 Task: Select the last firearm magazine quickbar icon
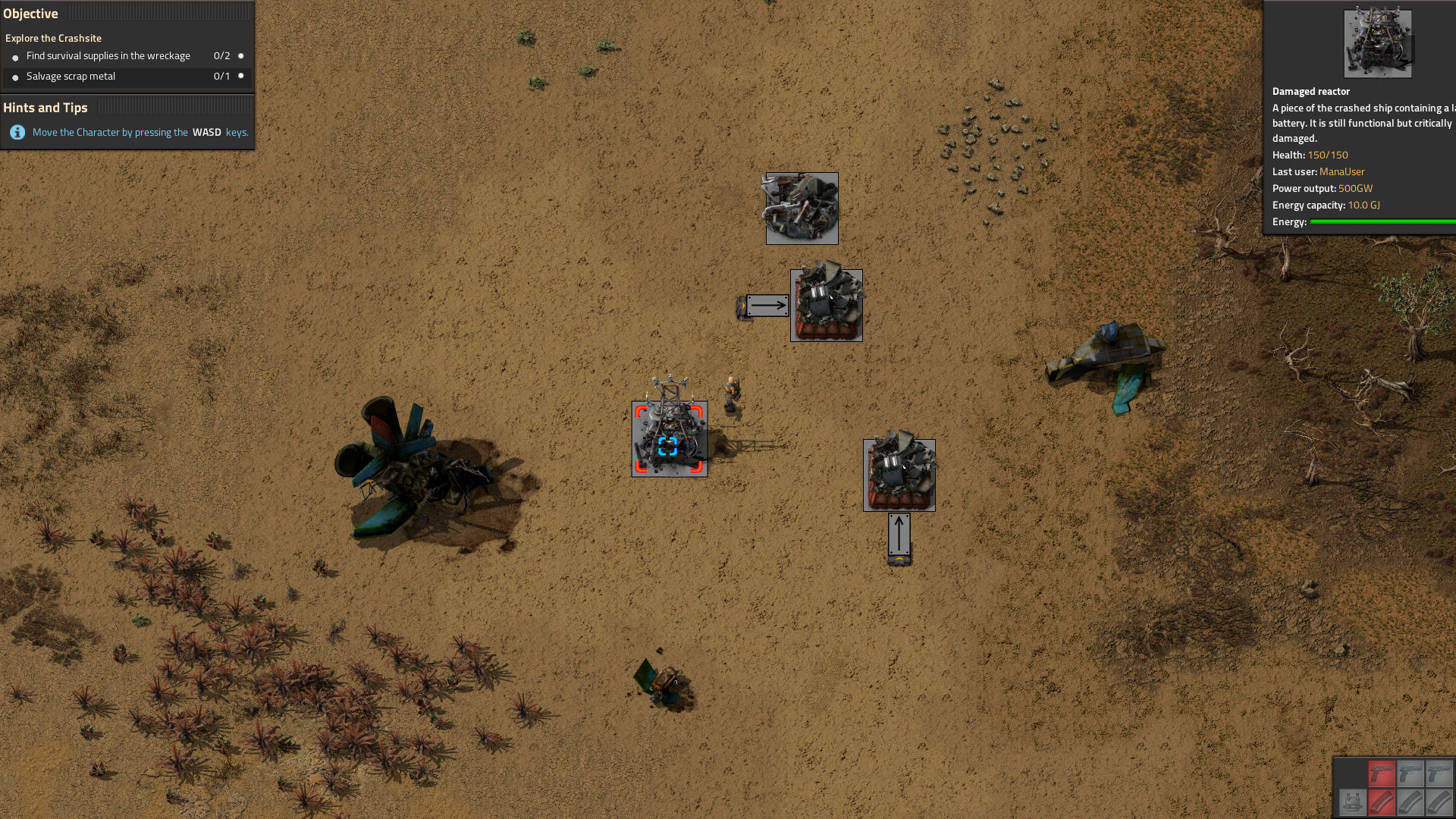coord(1438,803)
